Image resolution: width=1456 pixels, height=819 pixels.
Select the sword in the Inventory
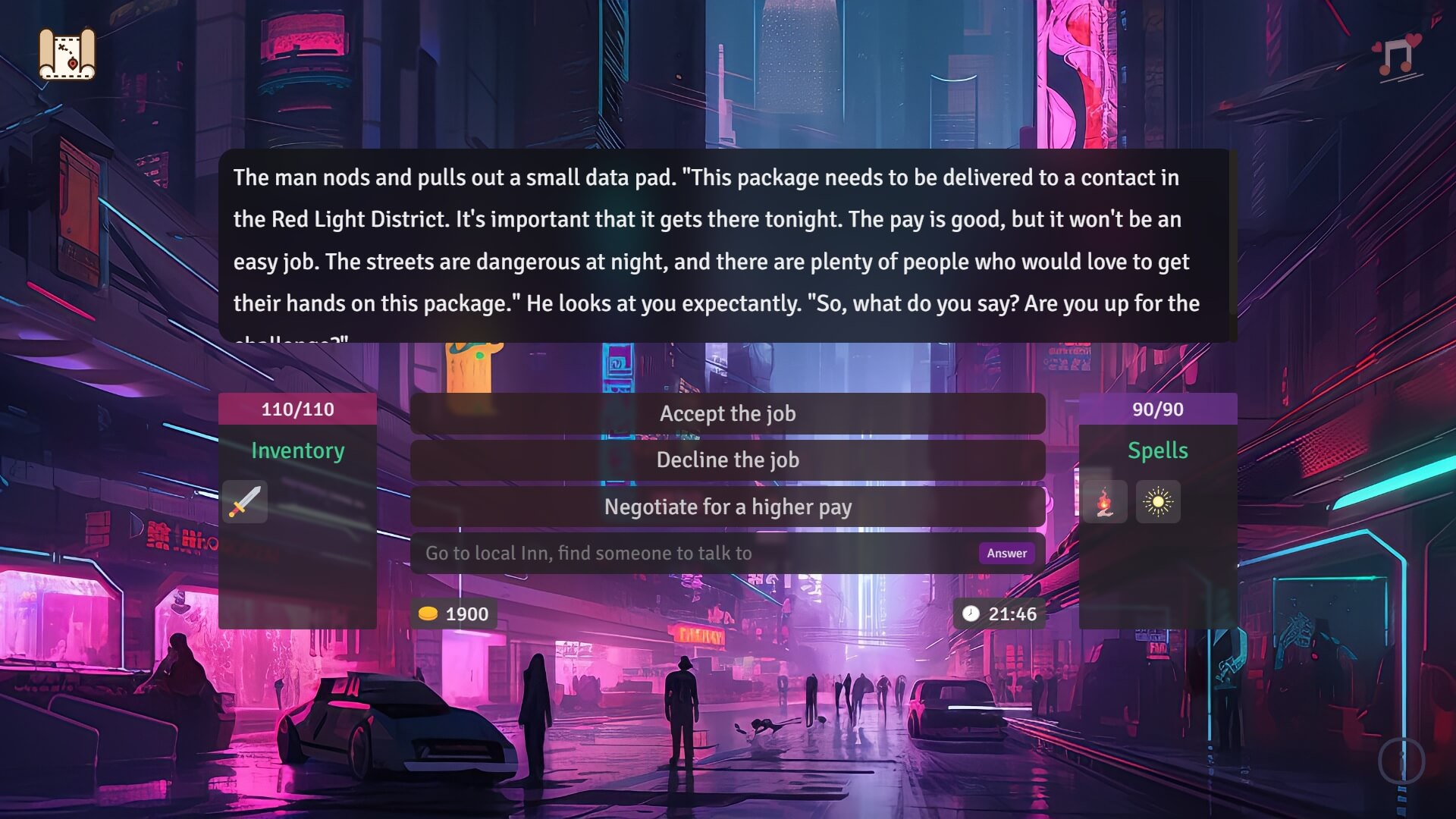click(244, 502)
